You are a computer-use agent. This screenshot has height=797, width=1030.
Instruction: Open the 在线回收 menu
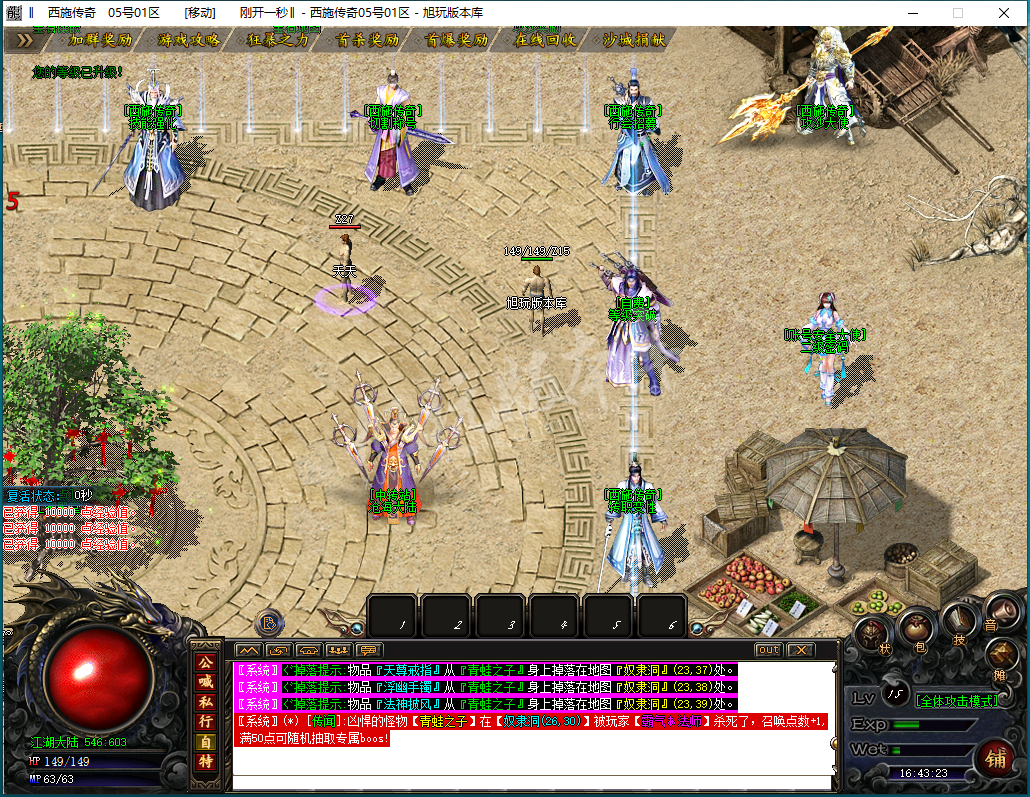pyautogui.click(x=545, y=40)
